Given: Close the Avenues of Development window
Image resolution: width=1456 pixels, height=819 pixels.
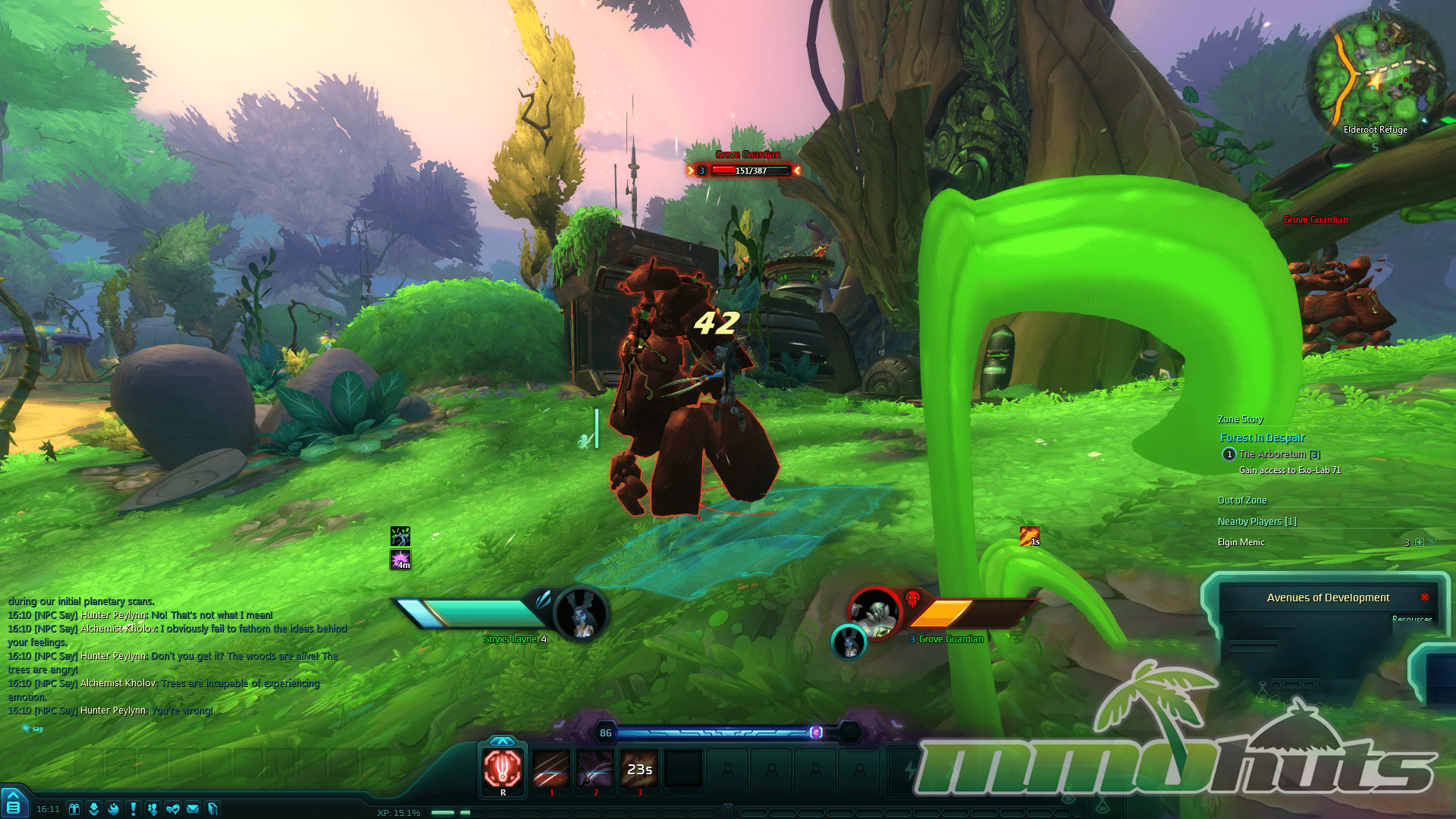Looking at the screenshot, I should 1425,598.
